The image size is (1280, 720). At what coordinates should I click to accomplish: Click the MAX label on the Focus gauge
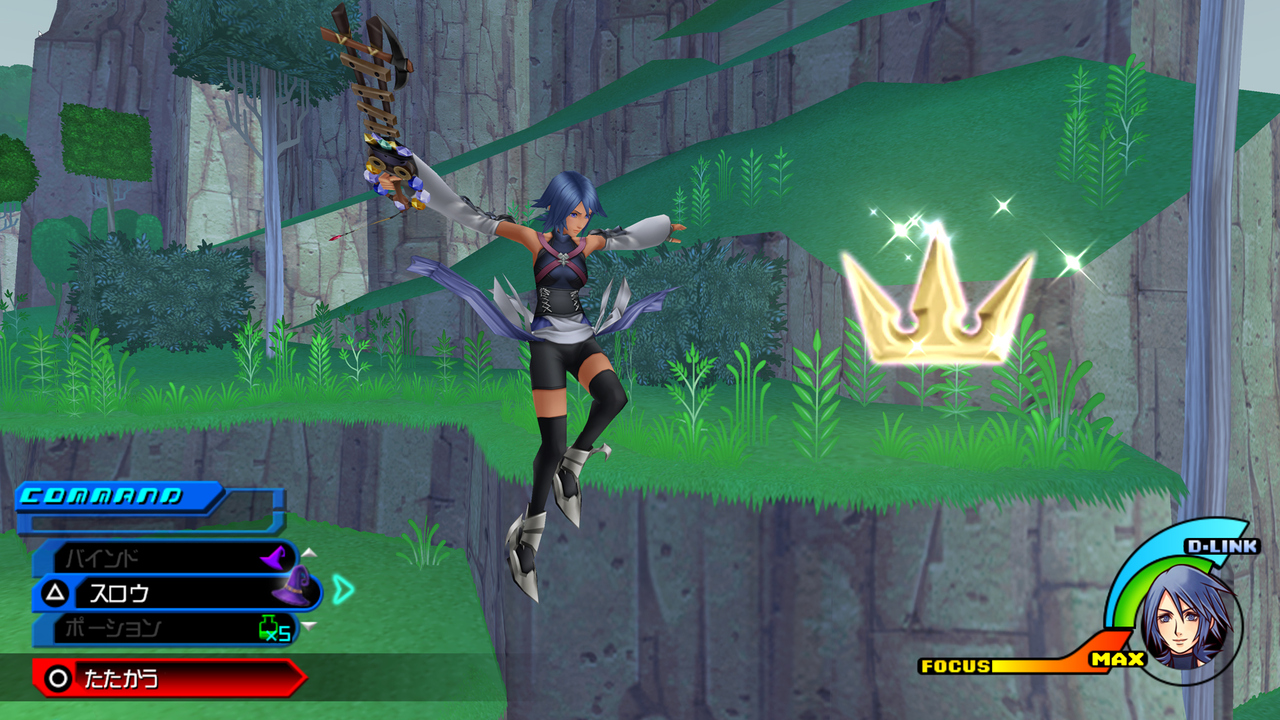[x=1117, y=660]
